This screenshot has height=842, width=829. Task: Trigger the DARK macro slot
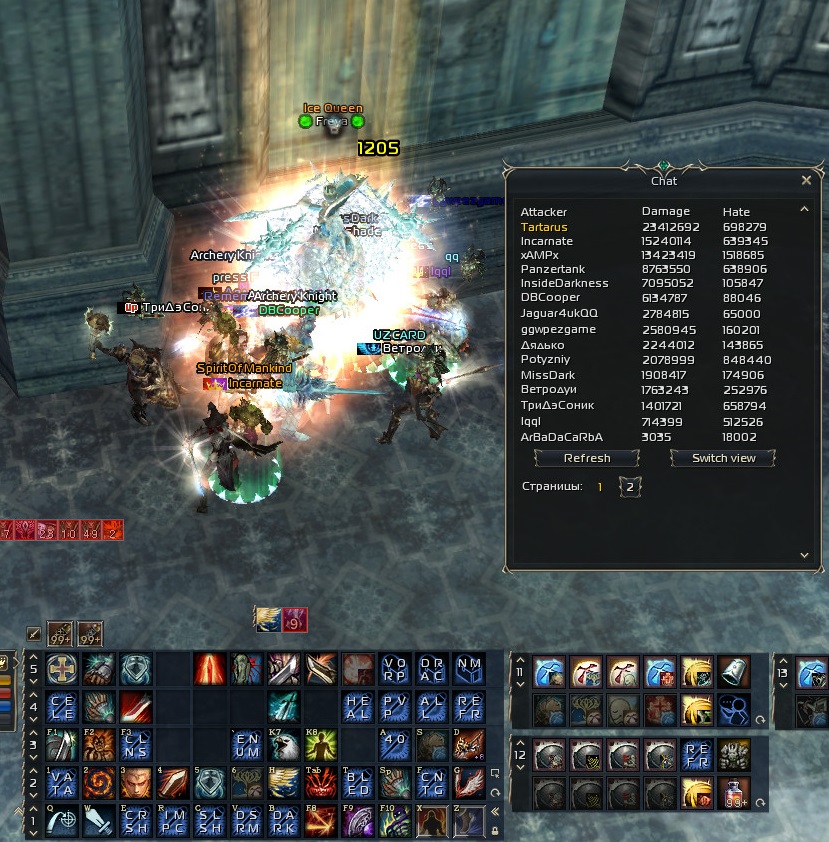(283, 821)
